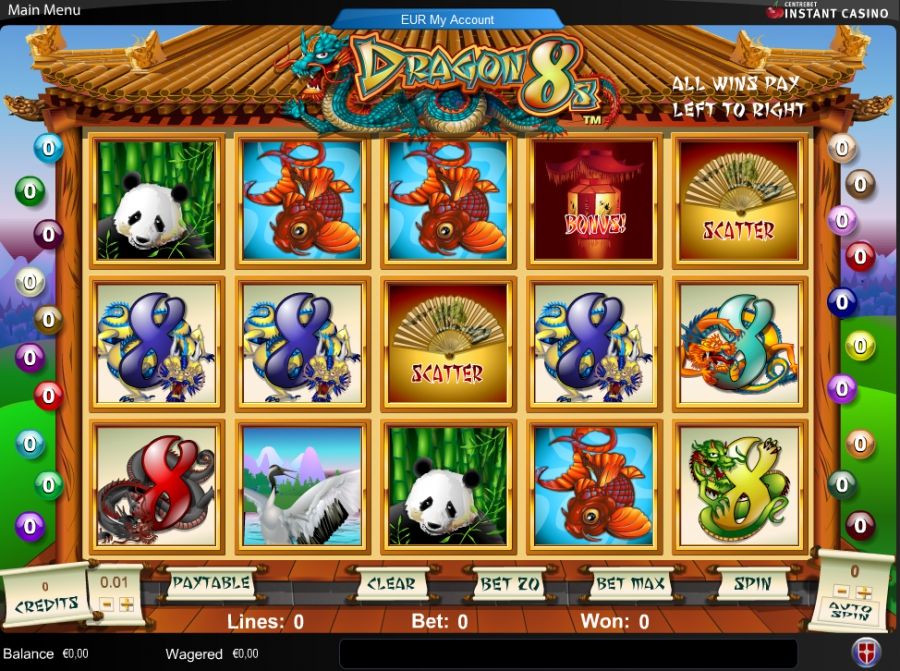Open the Paytable
Screen dimensions: 900x671
click(x=210, y=582)
